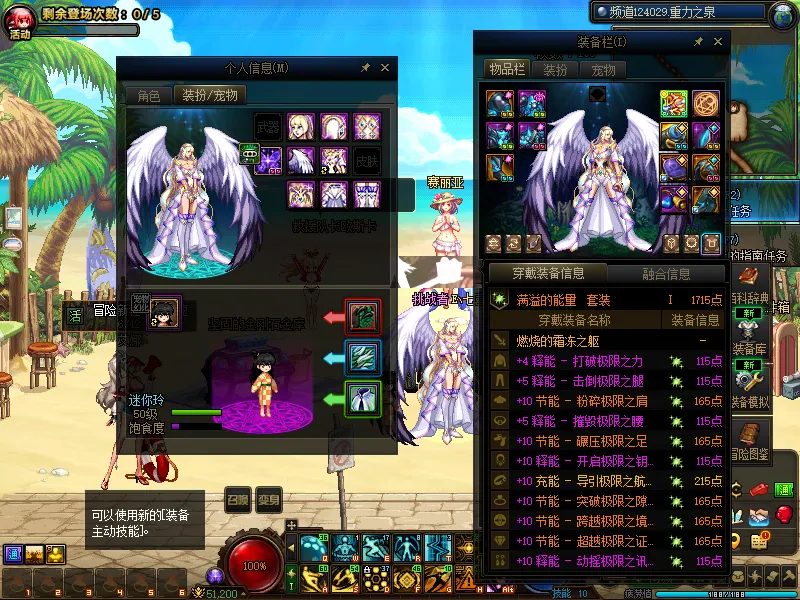Close the 个人信息 personal info window
The width and height of the screenshot is (800, 600).
pos(385,68)
